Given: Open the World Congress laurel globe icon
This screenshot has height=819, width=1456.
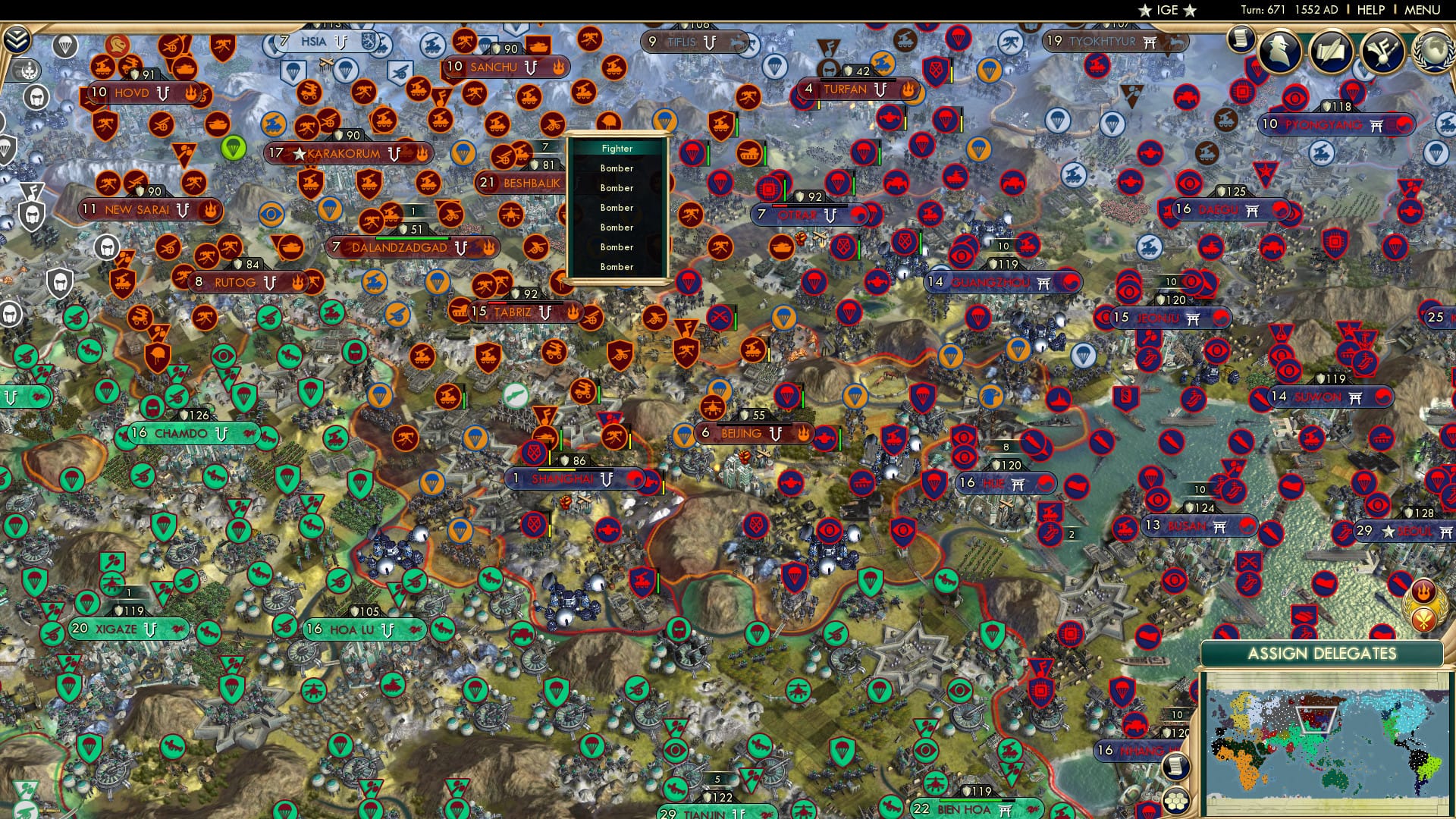Looking at the screenshot, I should click(x=1432, y=49).
